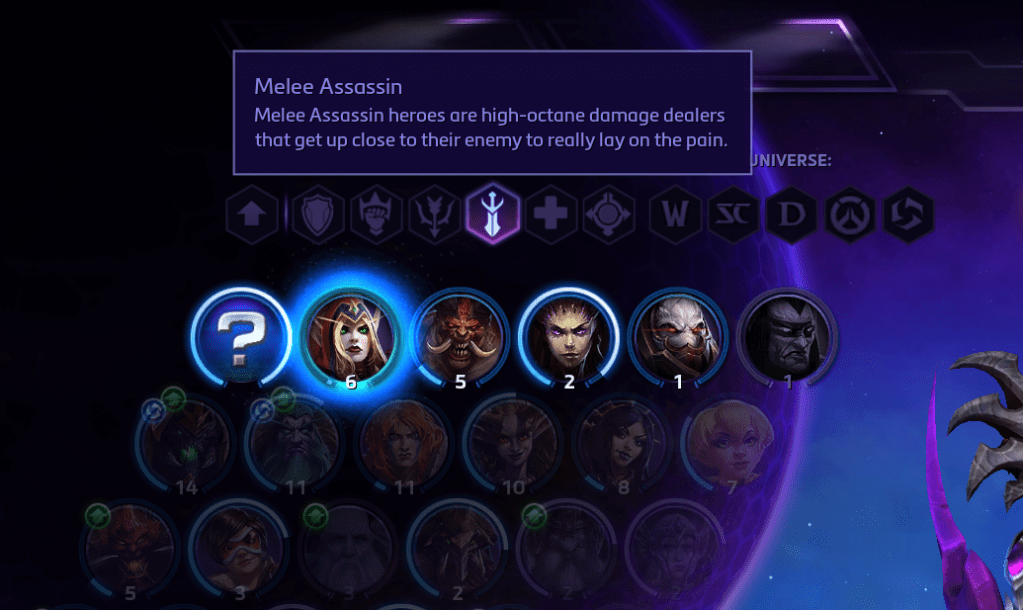1023x610 pixels.
Task: Choose the Support crosshair role filter
Action: coord(608,213)
